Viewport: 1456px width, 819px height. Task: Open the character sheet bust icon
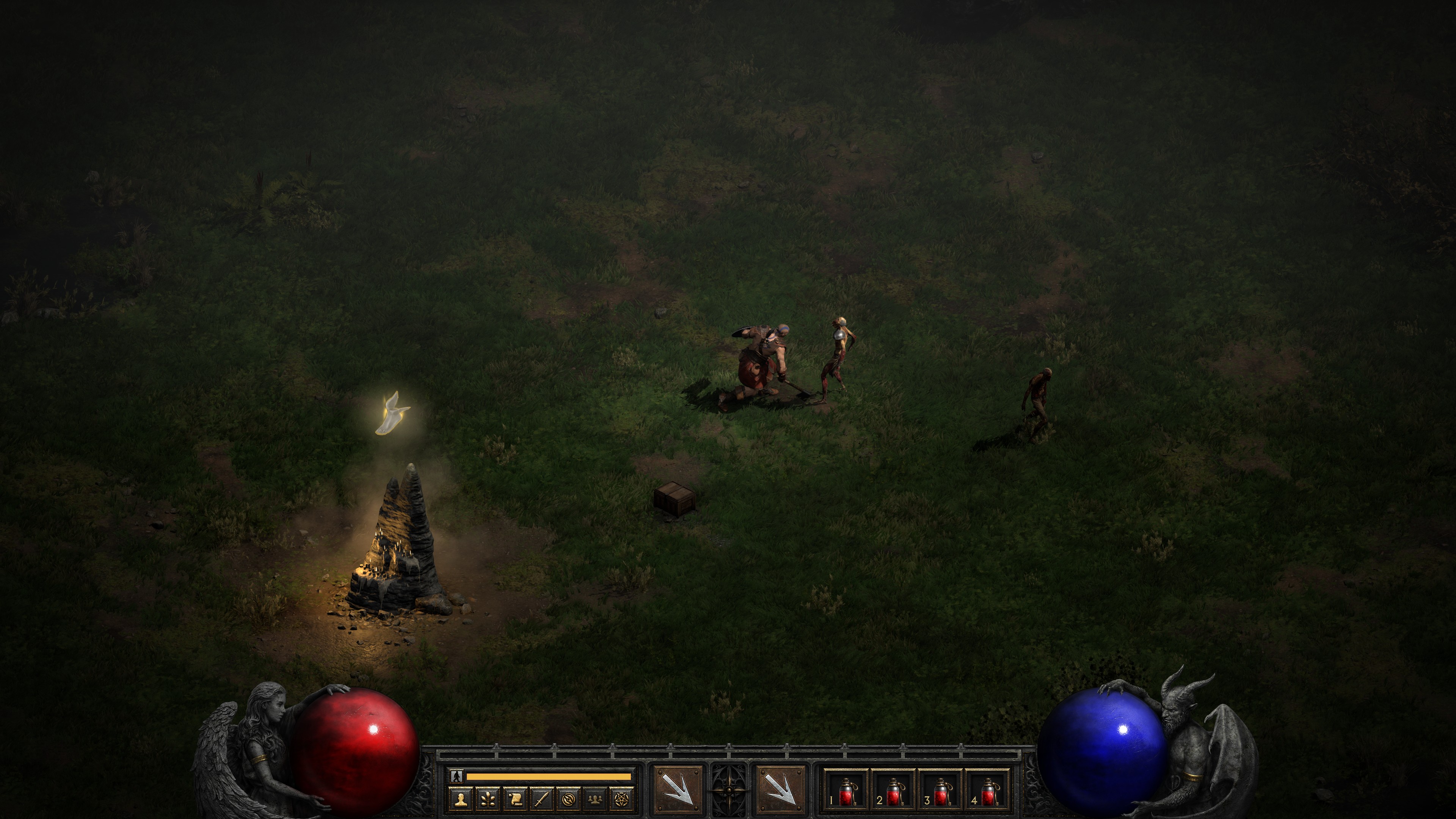coord(461,799)
